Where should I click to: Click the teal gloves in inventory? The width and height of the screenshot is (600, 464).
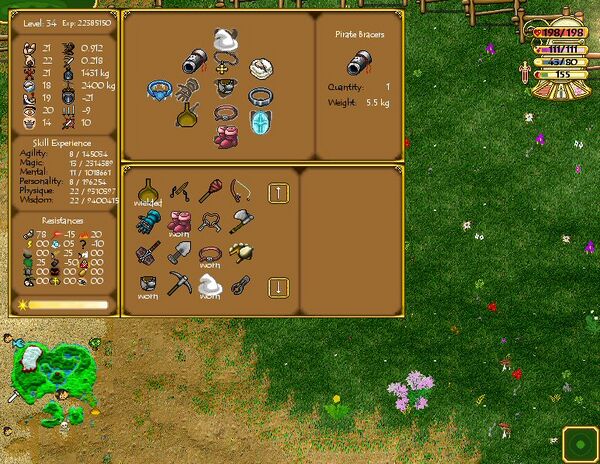point(149,220)
